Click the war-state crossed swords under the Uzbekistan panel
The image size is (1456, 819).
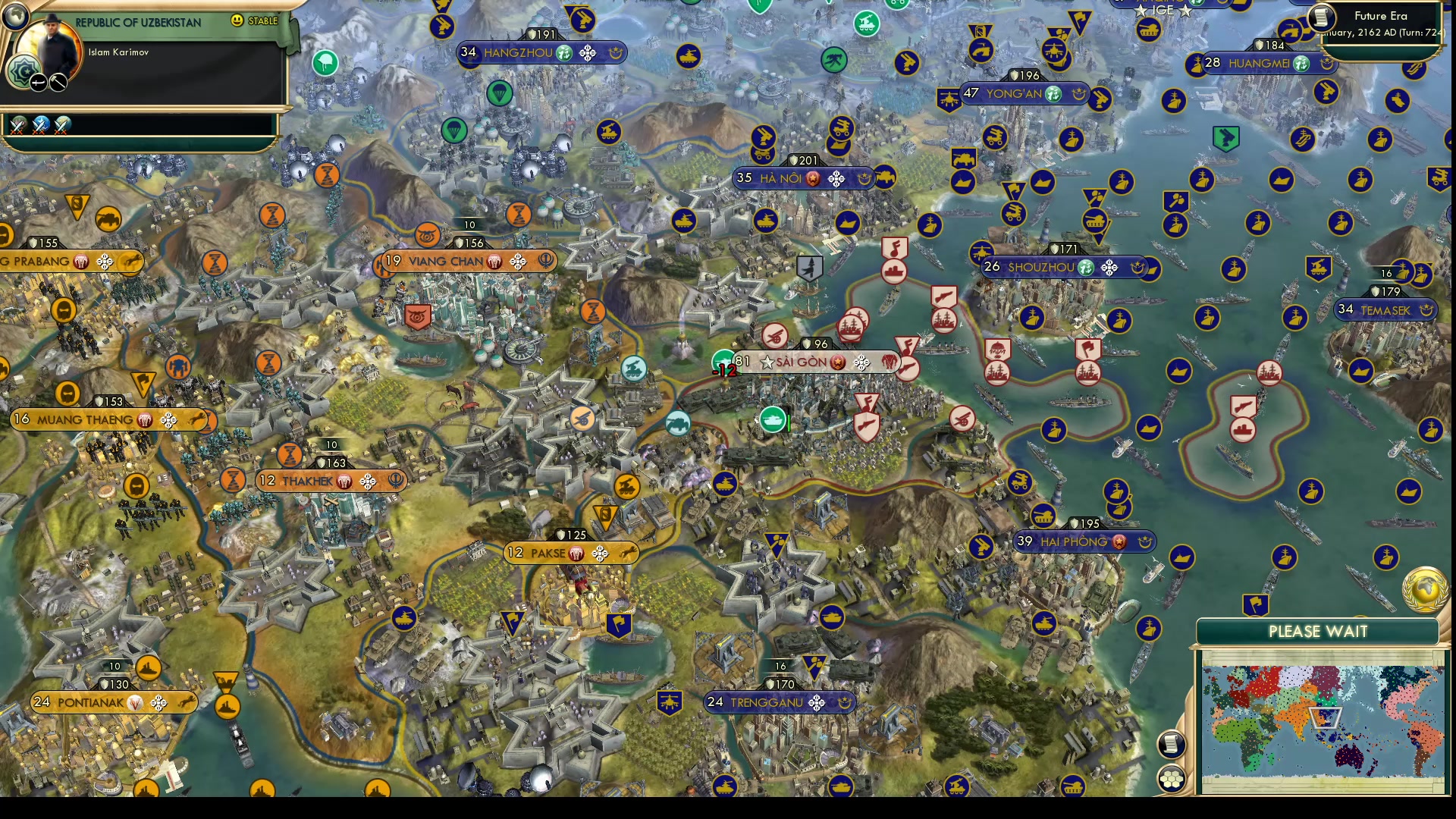(x=17, y=126)
